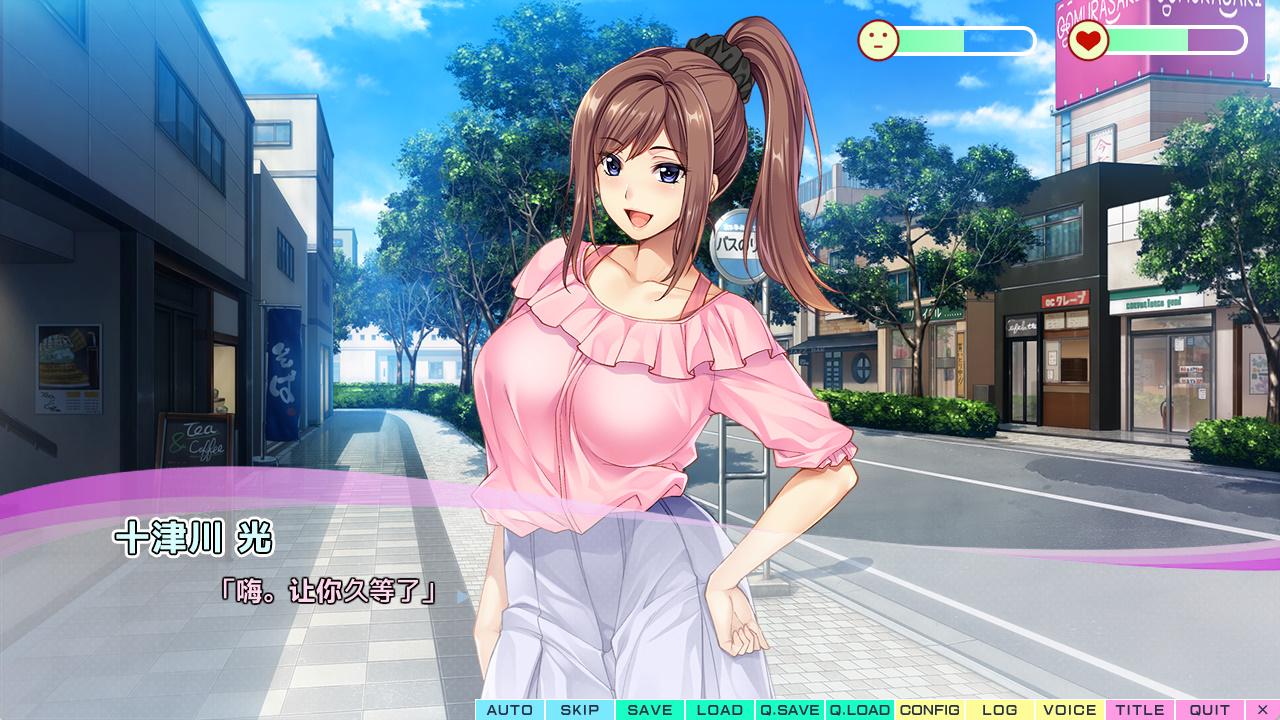Click Q.SAVE to quick save

(790, 710)
